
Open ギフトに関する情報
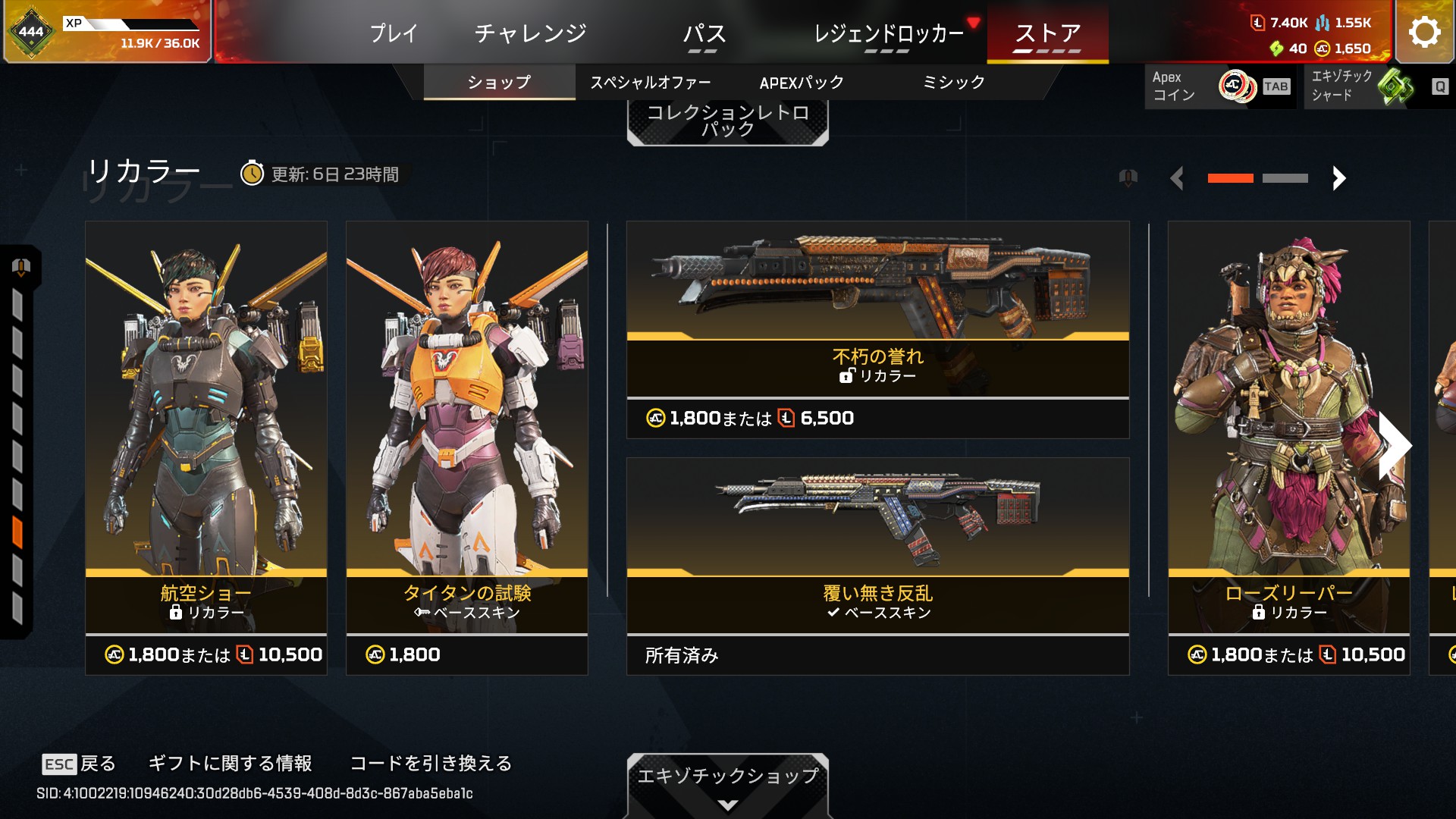point(230,763)
